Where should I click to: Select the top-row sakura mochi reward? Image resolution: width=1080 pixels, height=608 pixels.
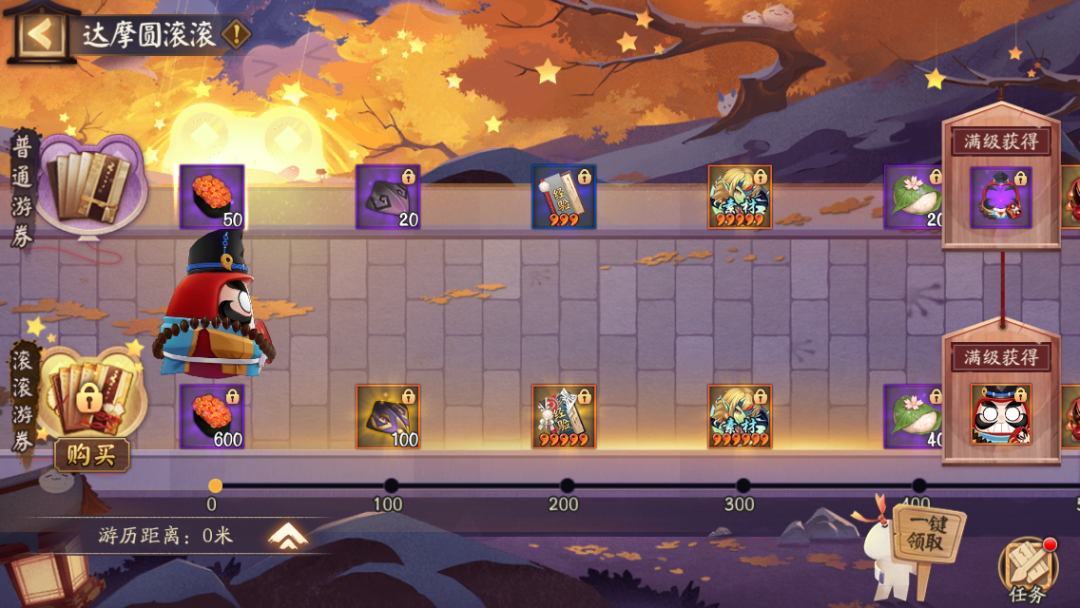914,197
